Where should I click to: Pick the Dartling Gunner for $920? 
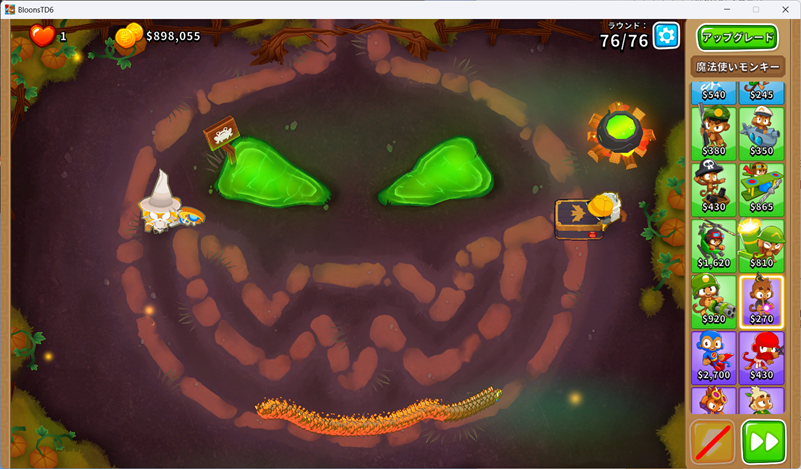click(x=714, y=300)
